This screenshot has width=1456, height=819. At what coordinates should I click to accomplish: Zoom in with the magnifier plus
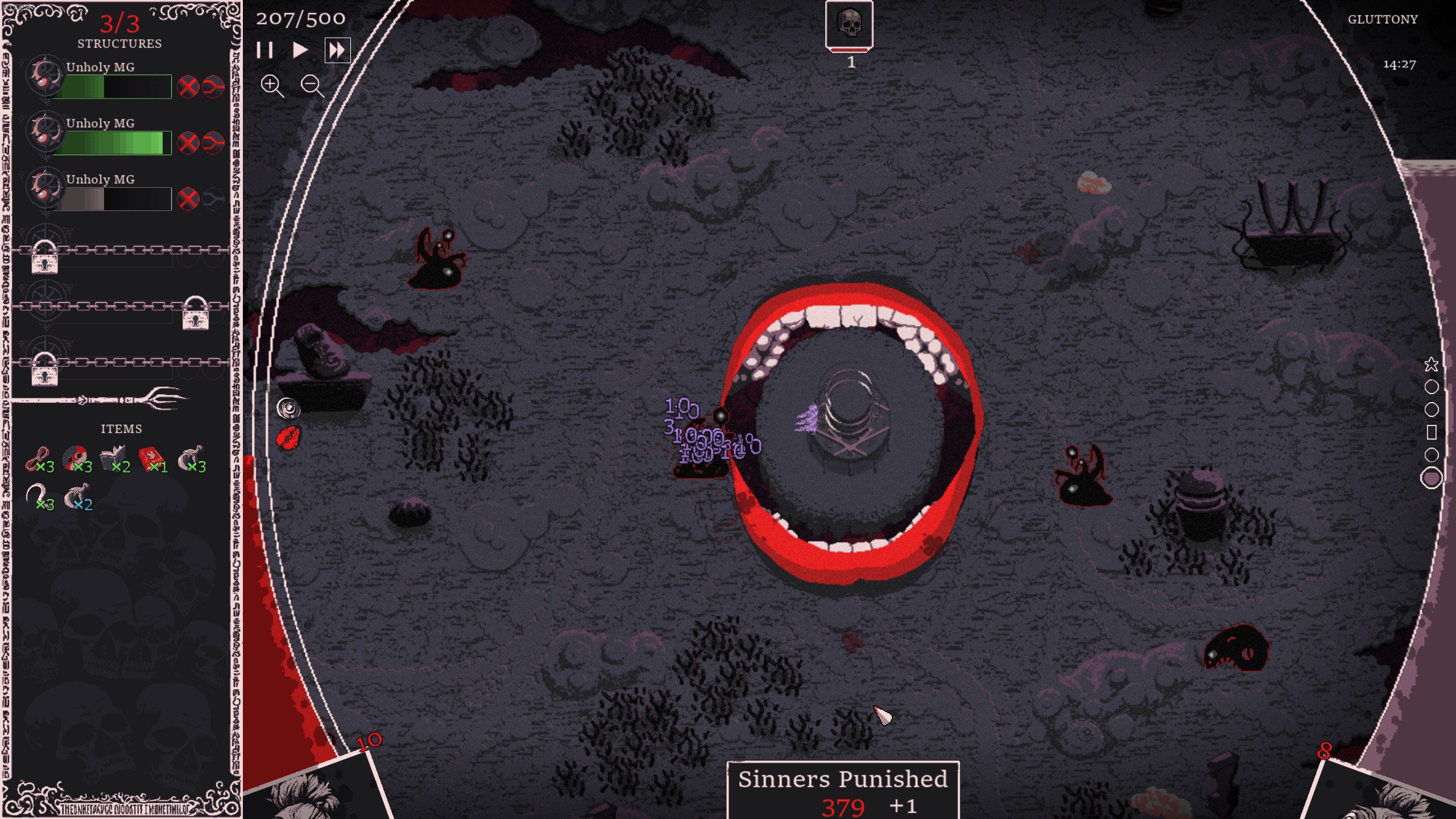pyautogui.click(x=271, y=86)
